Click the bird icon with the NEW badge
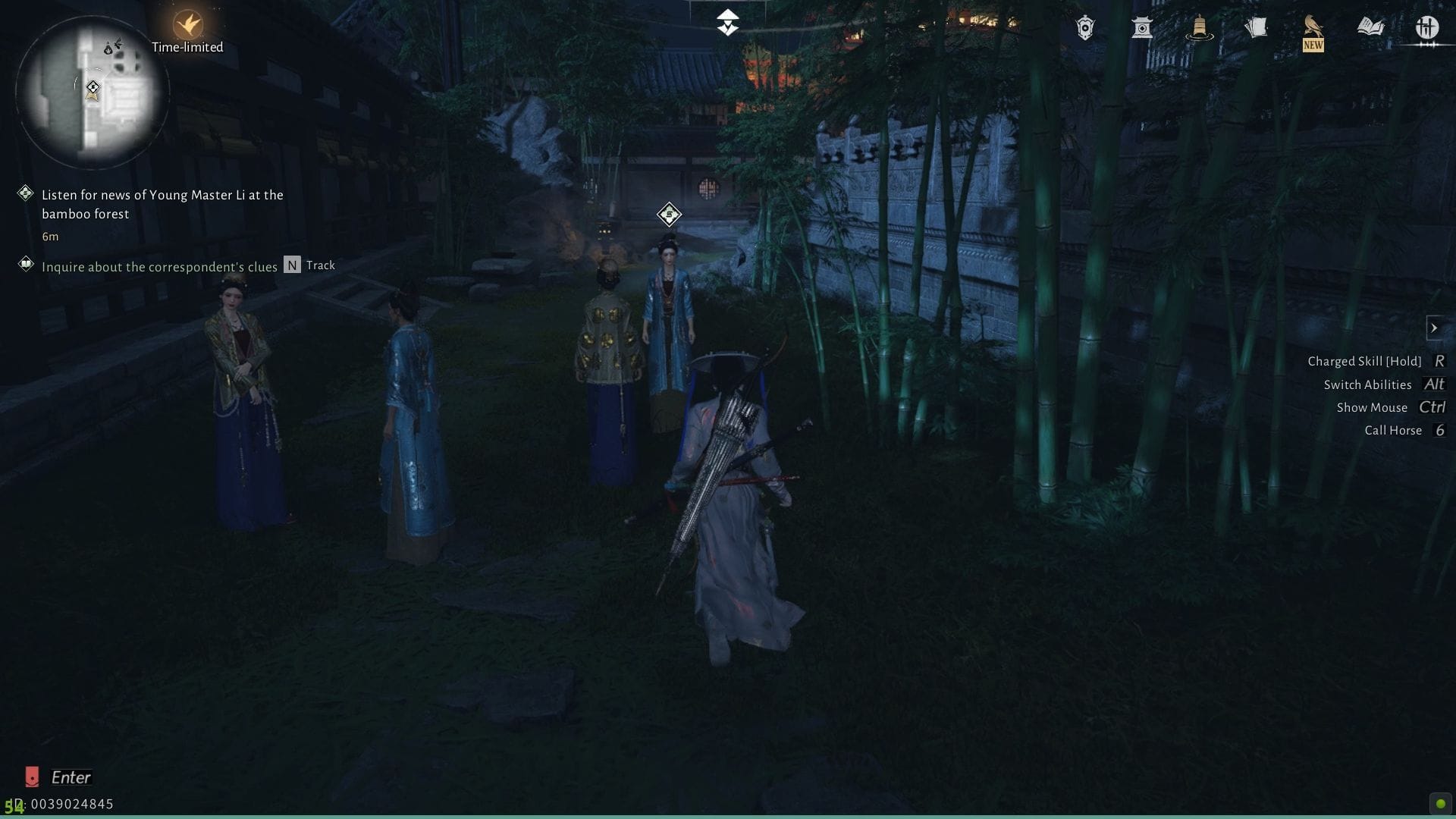This screenshot has width=1456, height=819. [1313, 27]
